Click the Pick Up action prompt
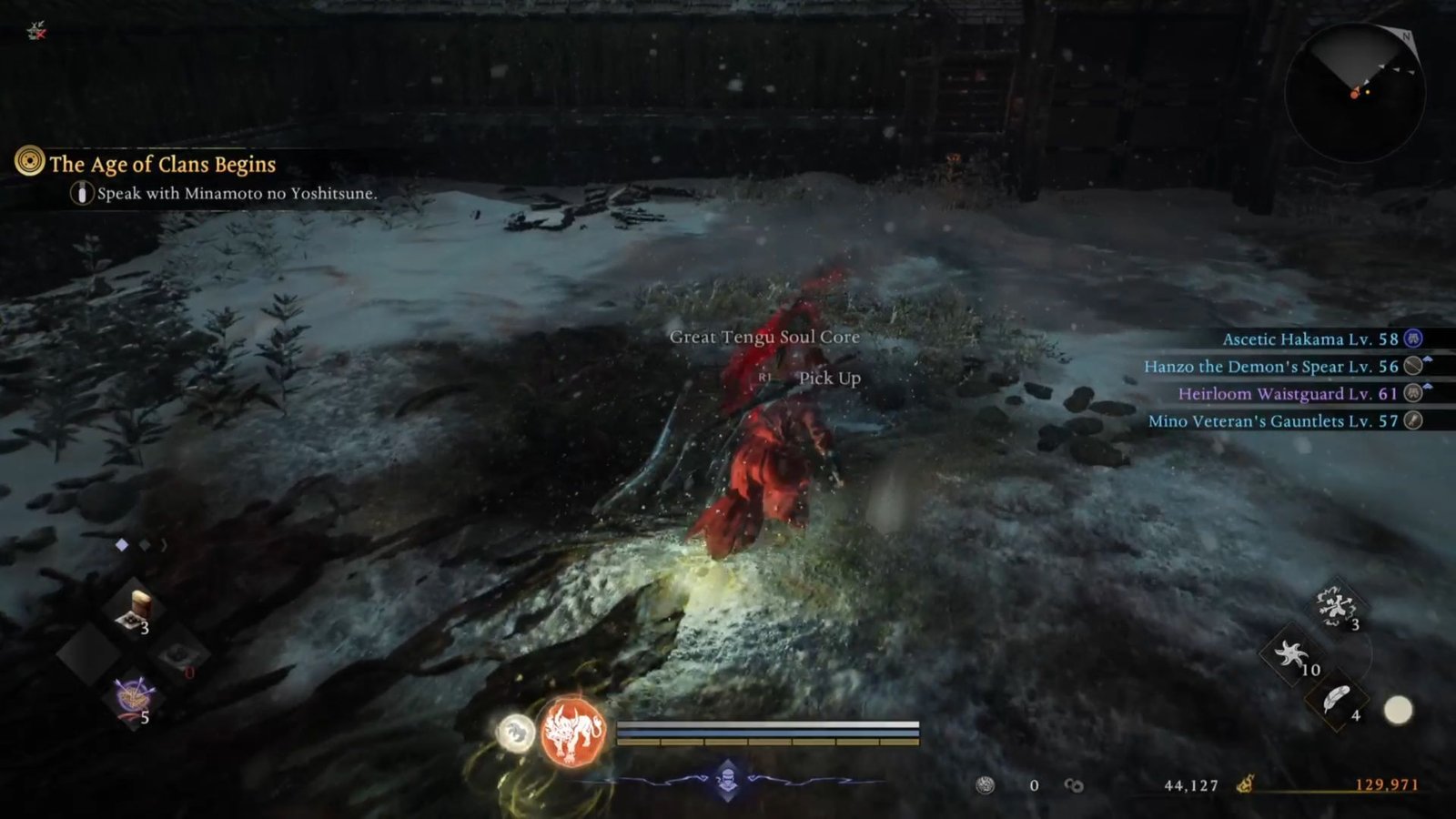The height and width of the screenshot is (819, 1456). [x=829, y=377]
